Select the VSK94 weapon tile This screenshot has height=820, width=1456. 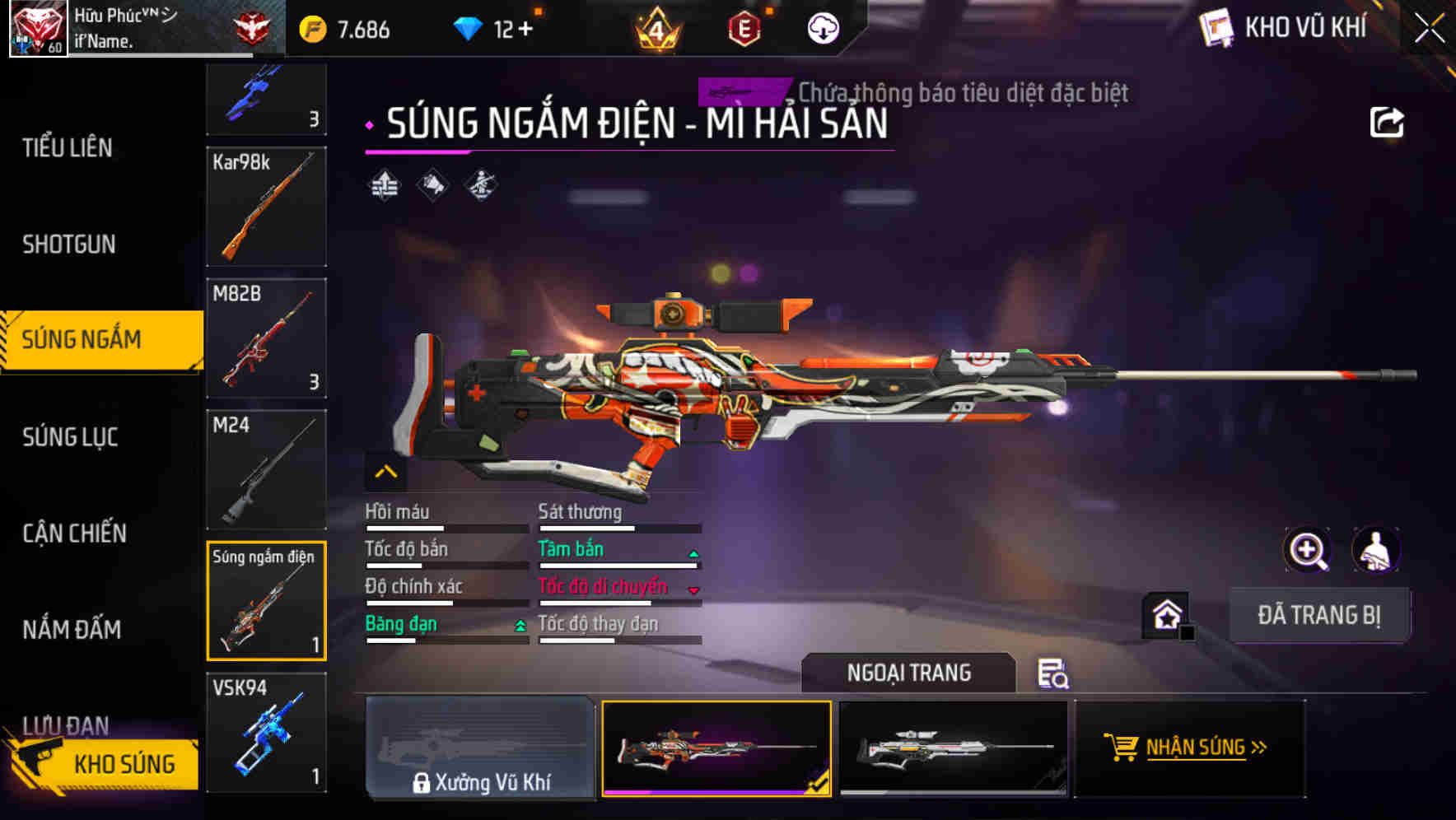pos(266,733)
